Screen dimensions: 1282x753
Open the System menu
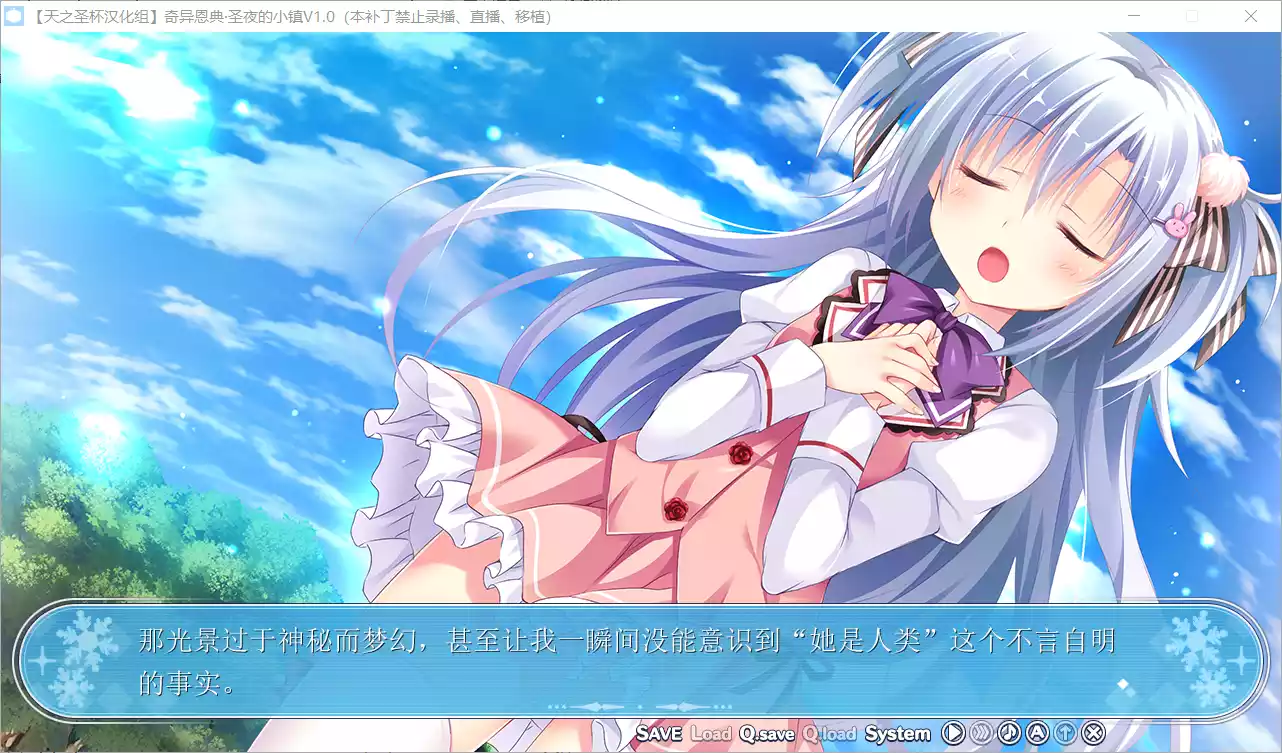point(897,733)
